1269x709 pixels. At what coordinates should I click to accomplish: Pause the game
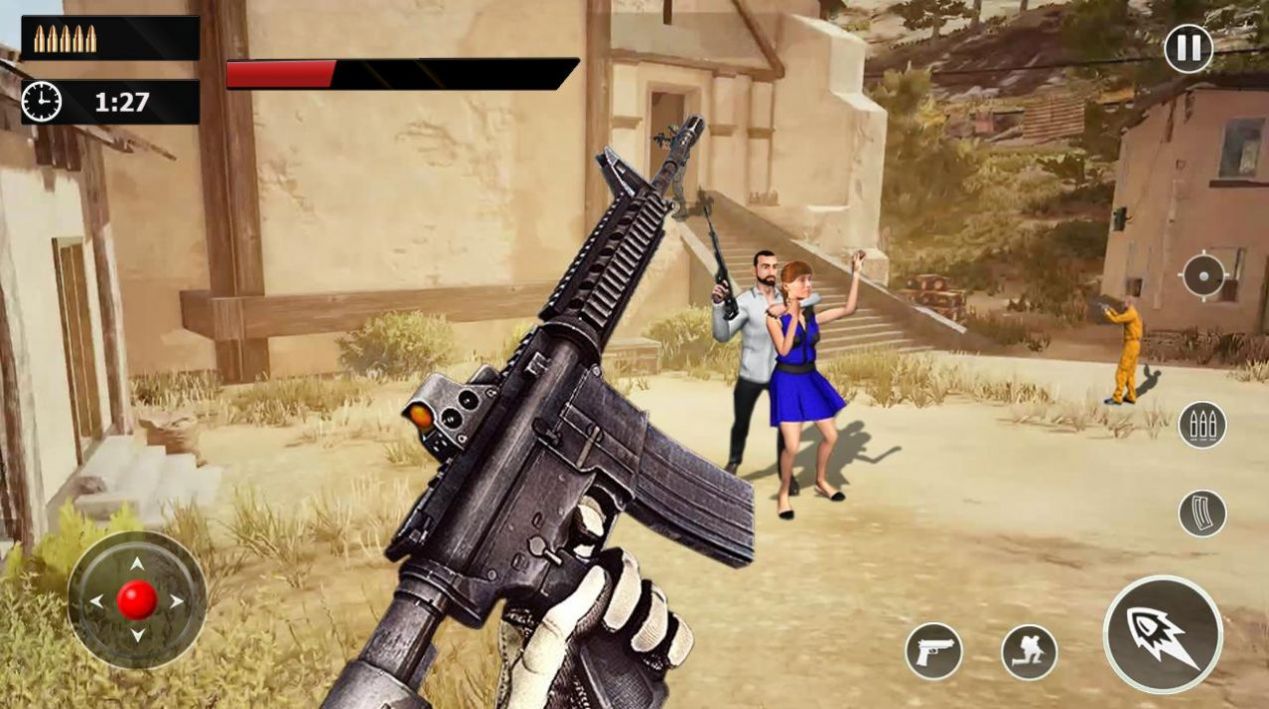(x=1188, y=49)
